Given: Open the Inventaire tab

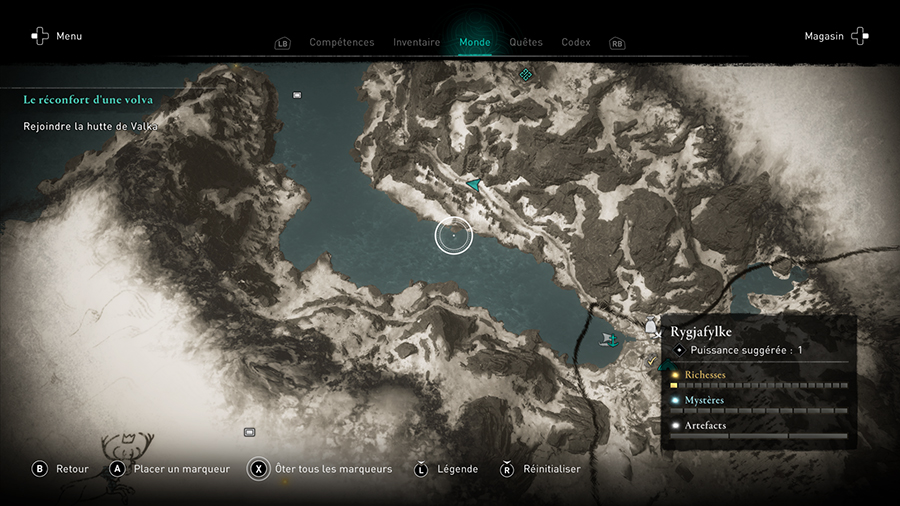Looking at the screenshot, I should (416, 43).
